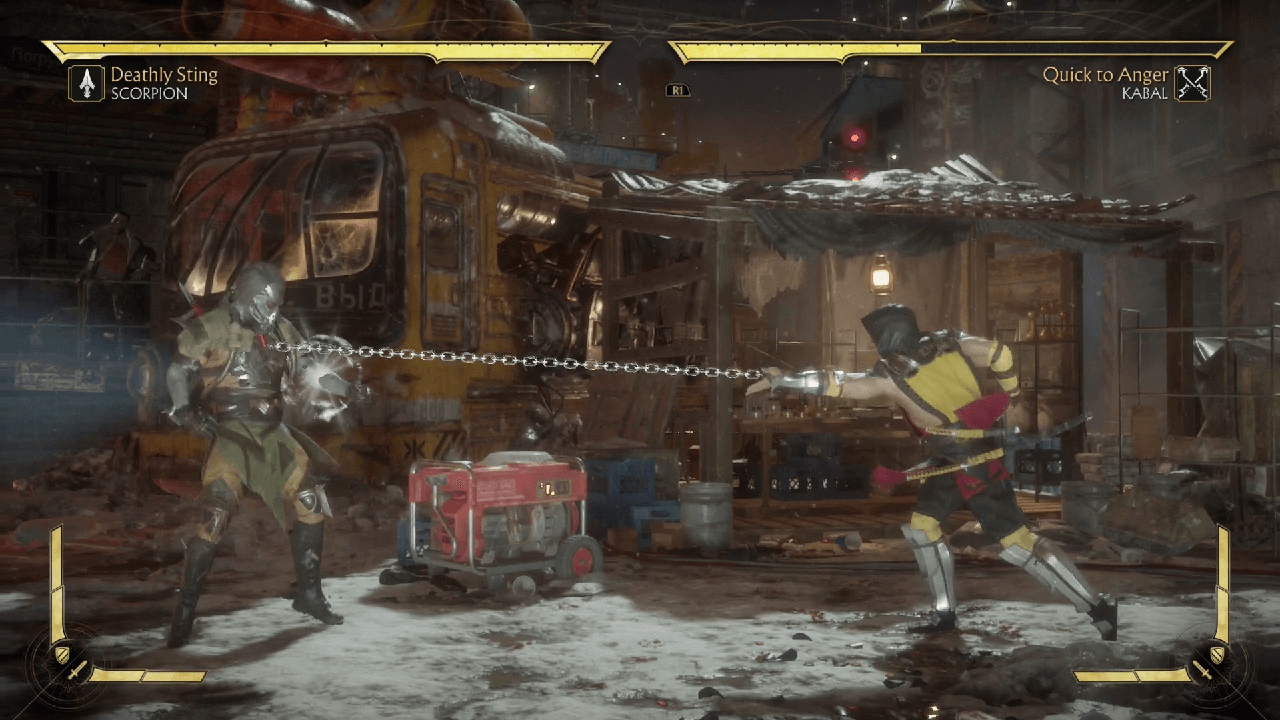Click Kabal's Quick to Anger crossed-blades icon

click(1192, 83)
